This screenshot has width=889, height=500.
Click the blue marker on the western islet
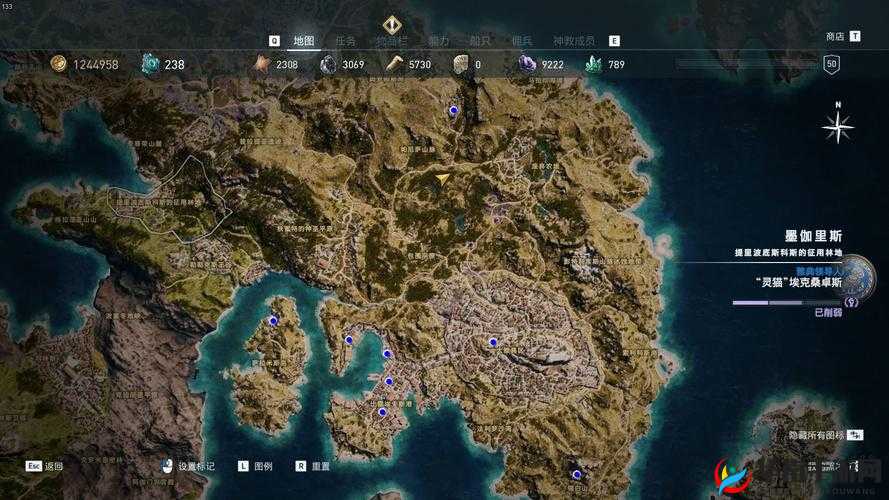pos(273,321)
